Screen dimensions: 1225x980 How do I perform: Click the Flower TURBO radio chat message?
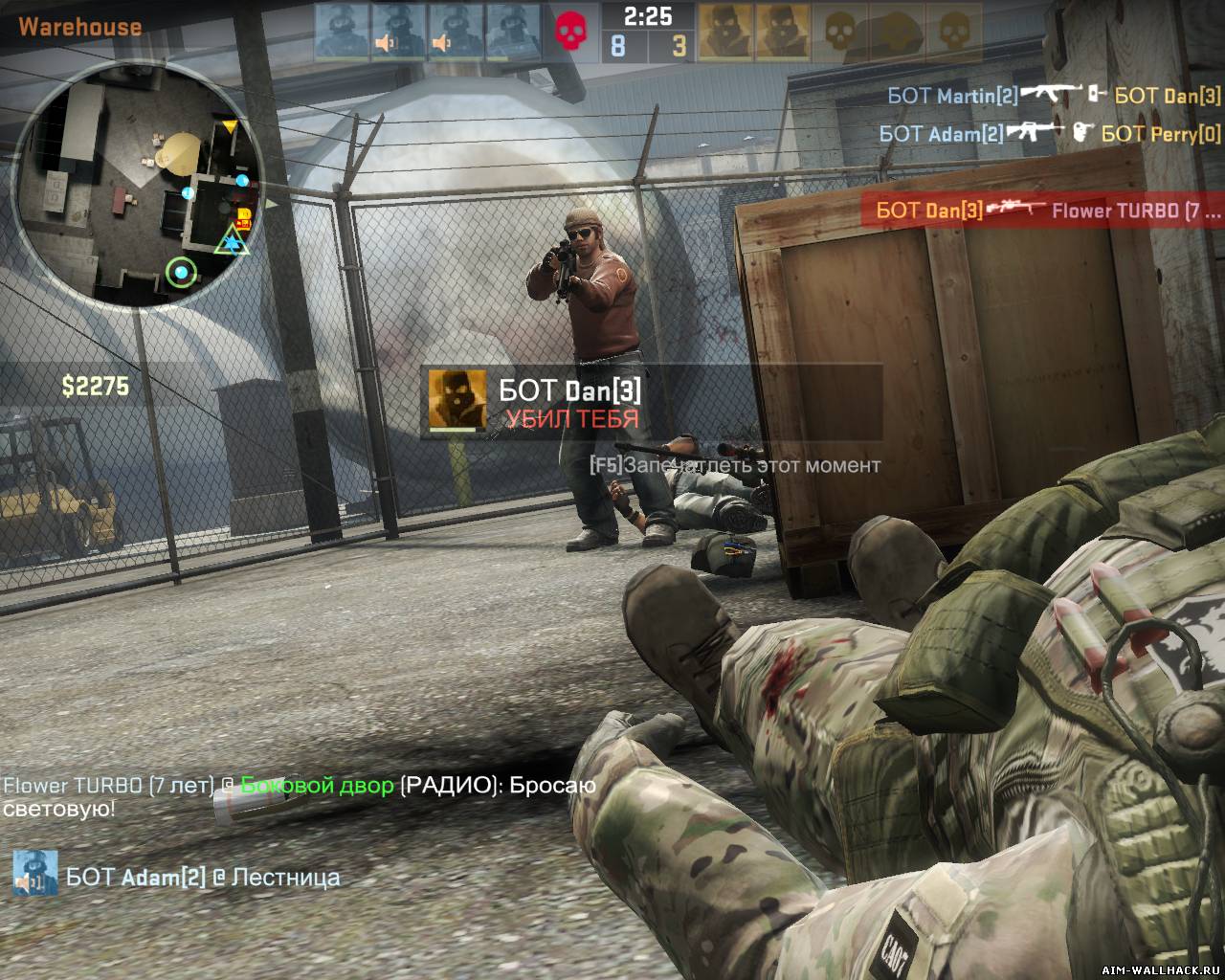pyautogui.click(x=299, y=796)
